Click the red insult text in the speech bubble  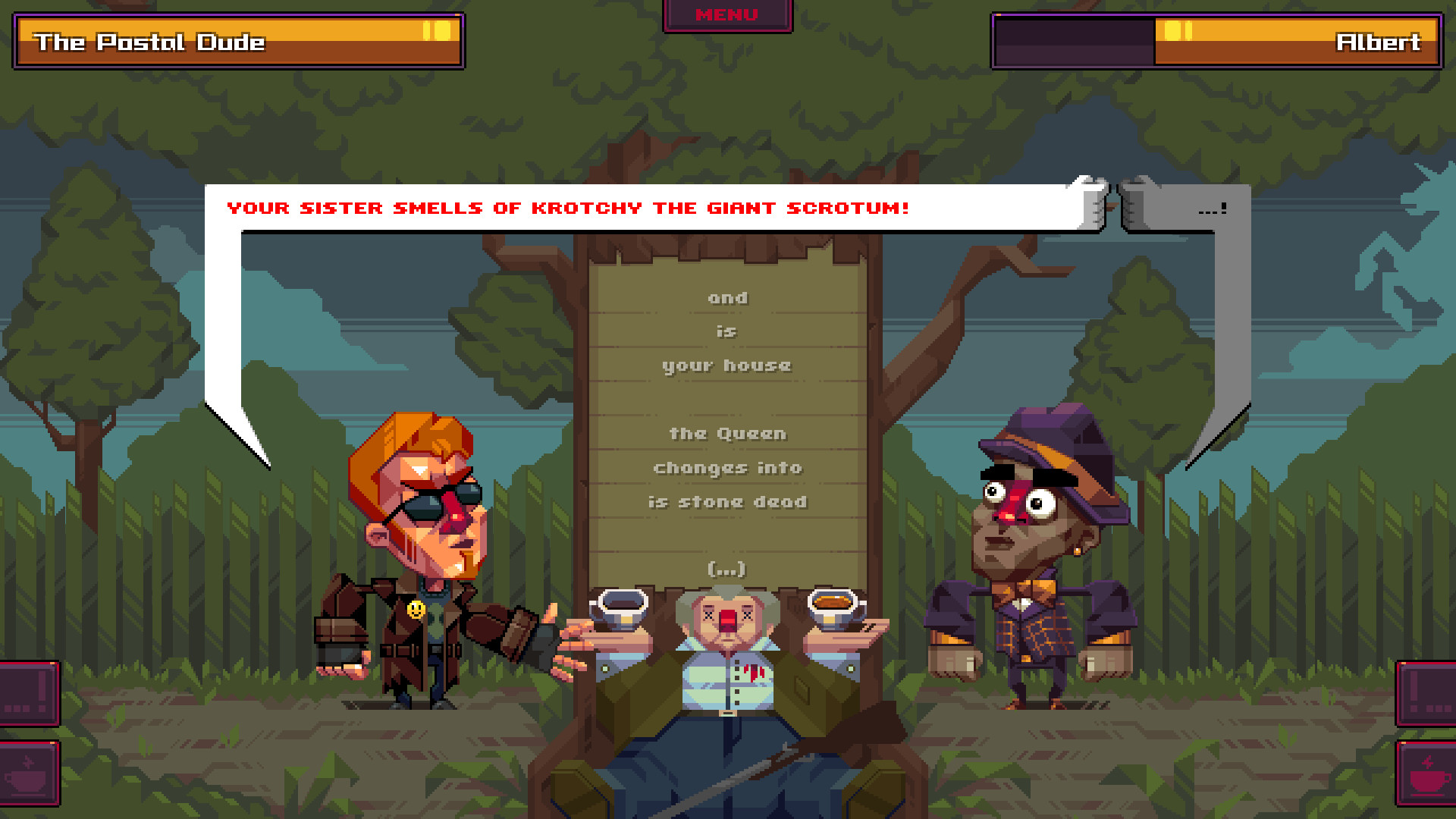pos(567,208)
